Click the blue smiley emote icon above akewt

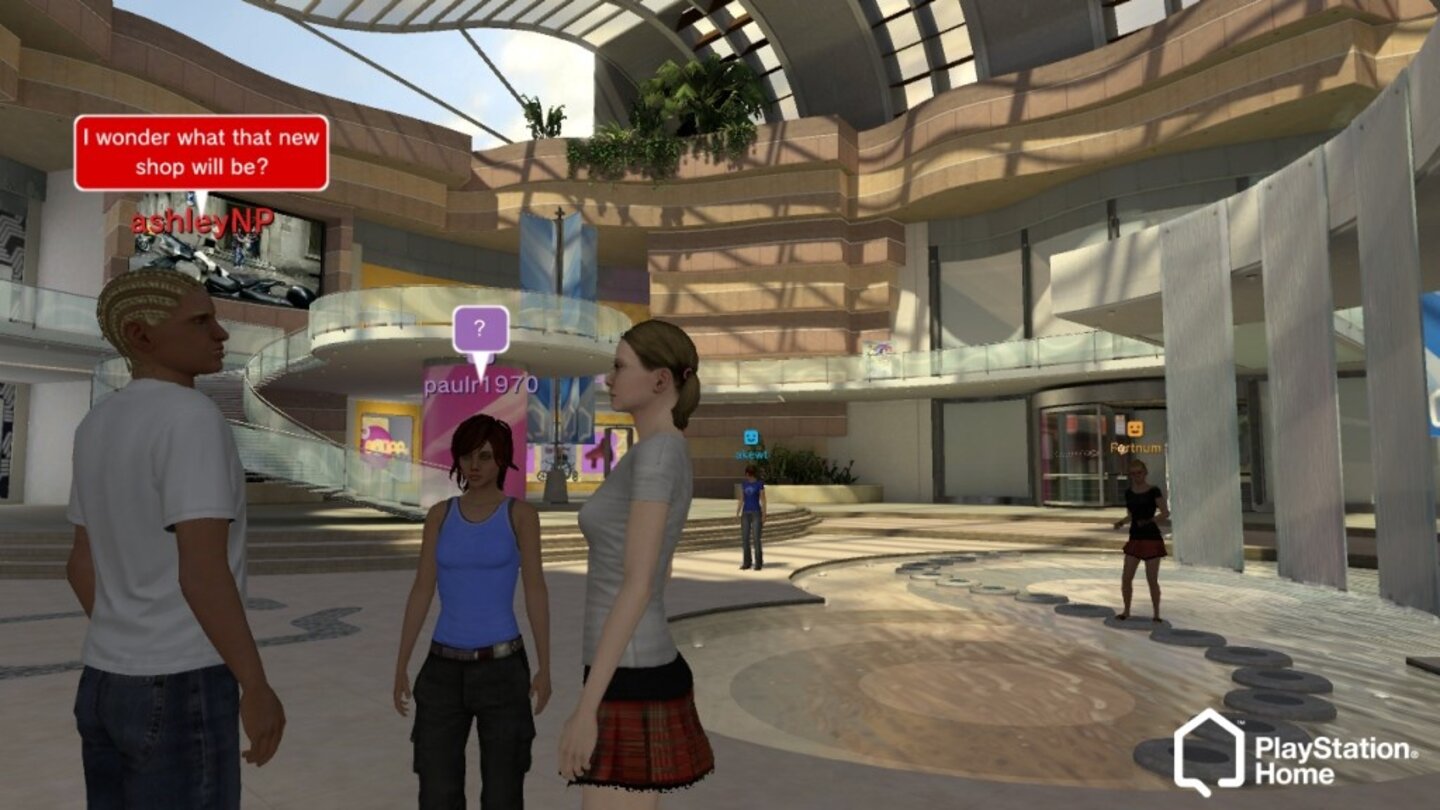click(x=750, y=435)
